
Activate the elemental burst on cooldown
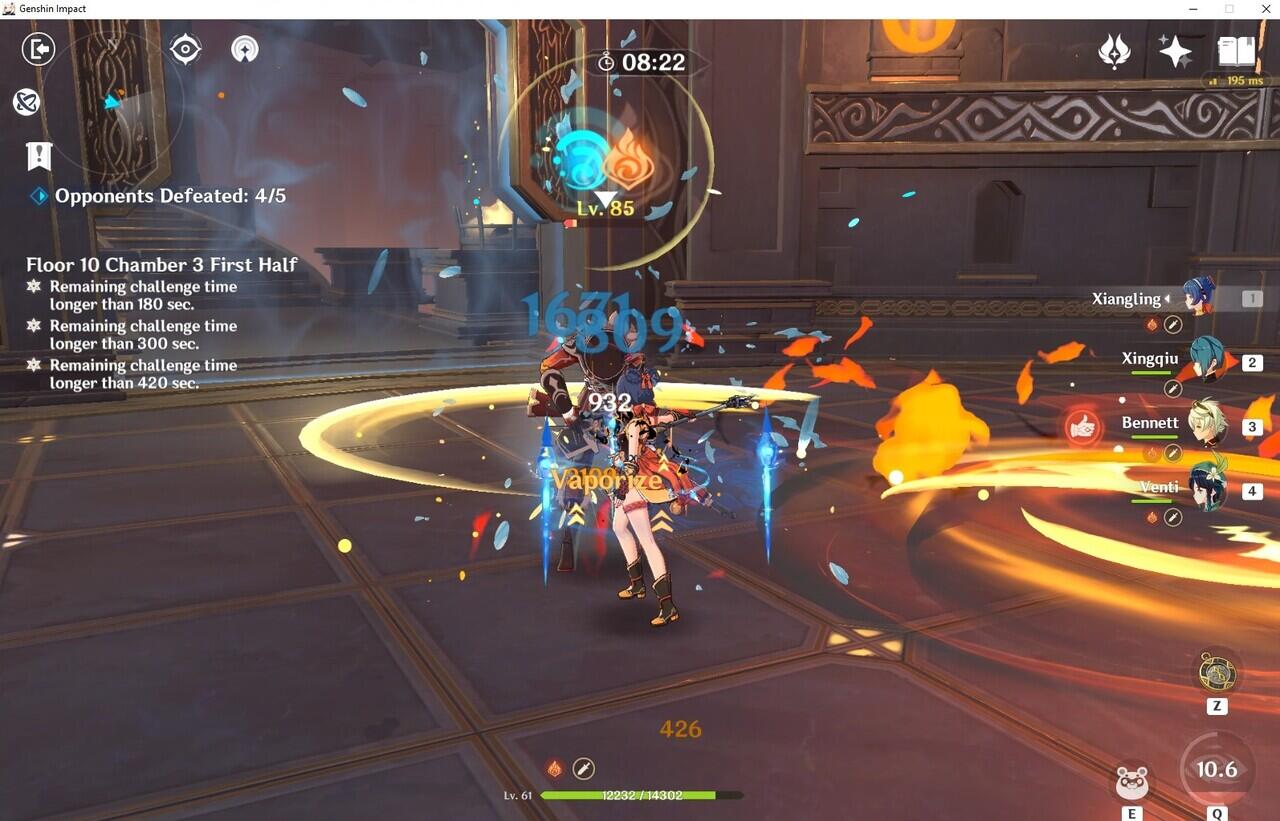tap(1217, 770)
